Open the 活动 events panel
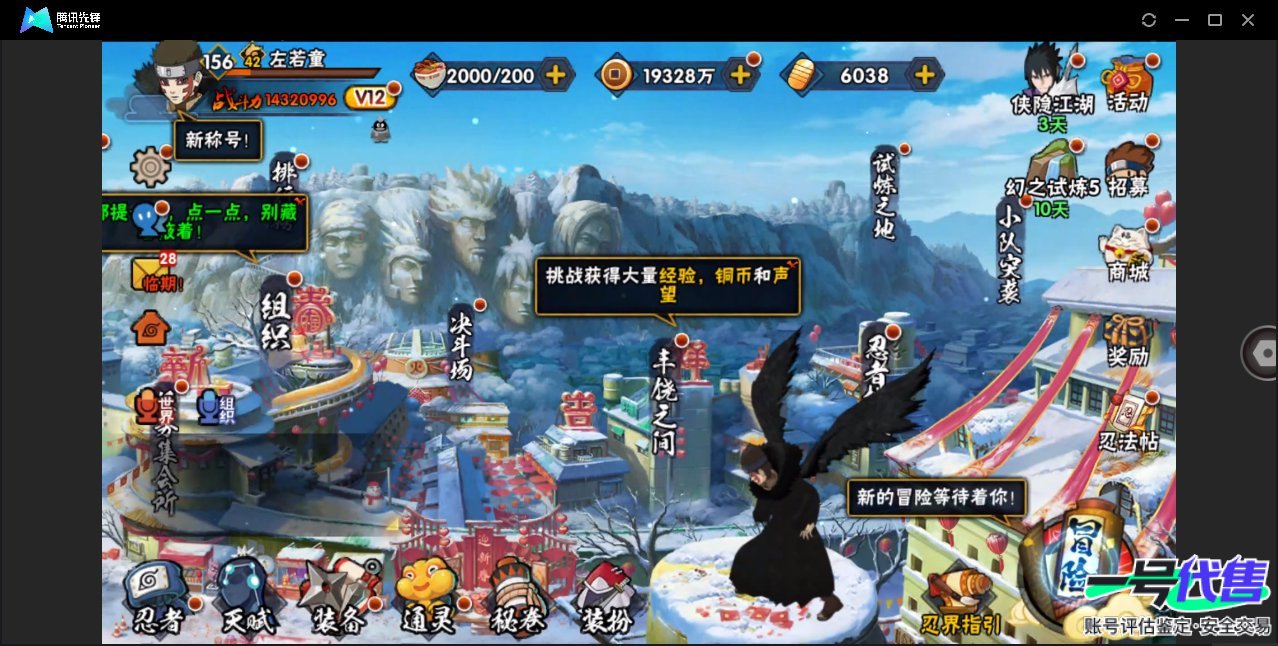Screen dimensions: 1278x646 pos(1127,84)
